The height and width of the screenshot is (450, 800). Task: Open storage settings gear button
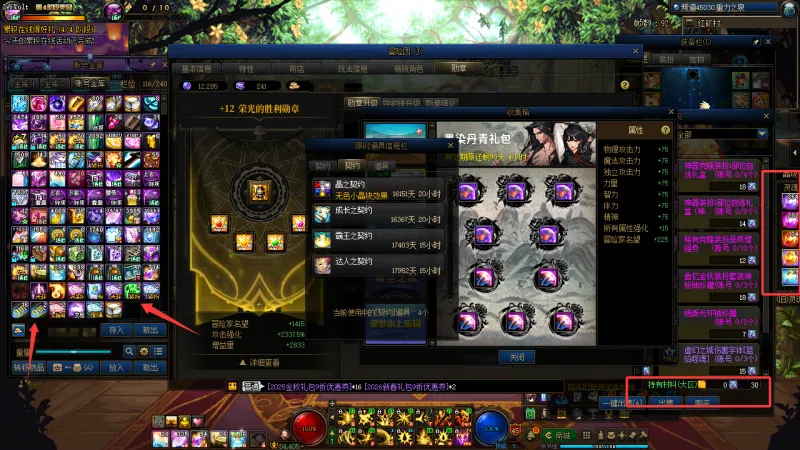tap(144, 351)
